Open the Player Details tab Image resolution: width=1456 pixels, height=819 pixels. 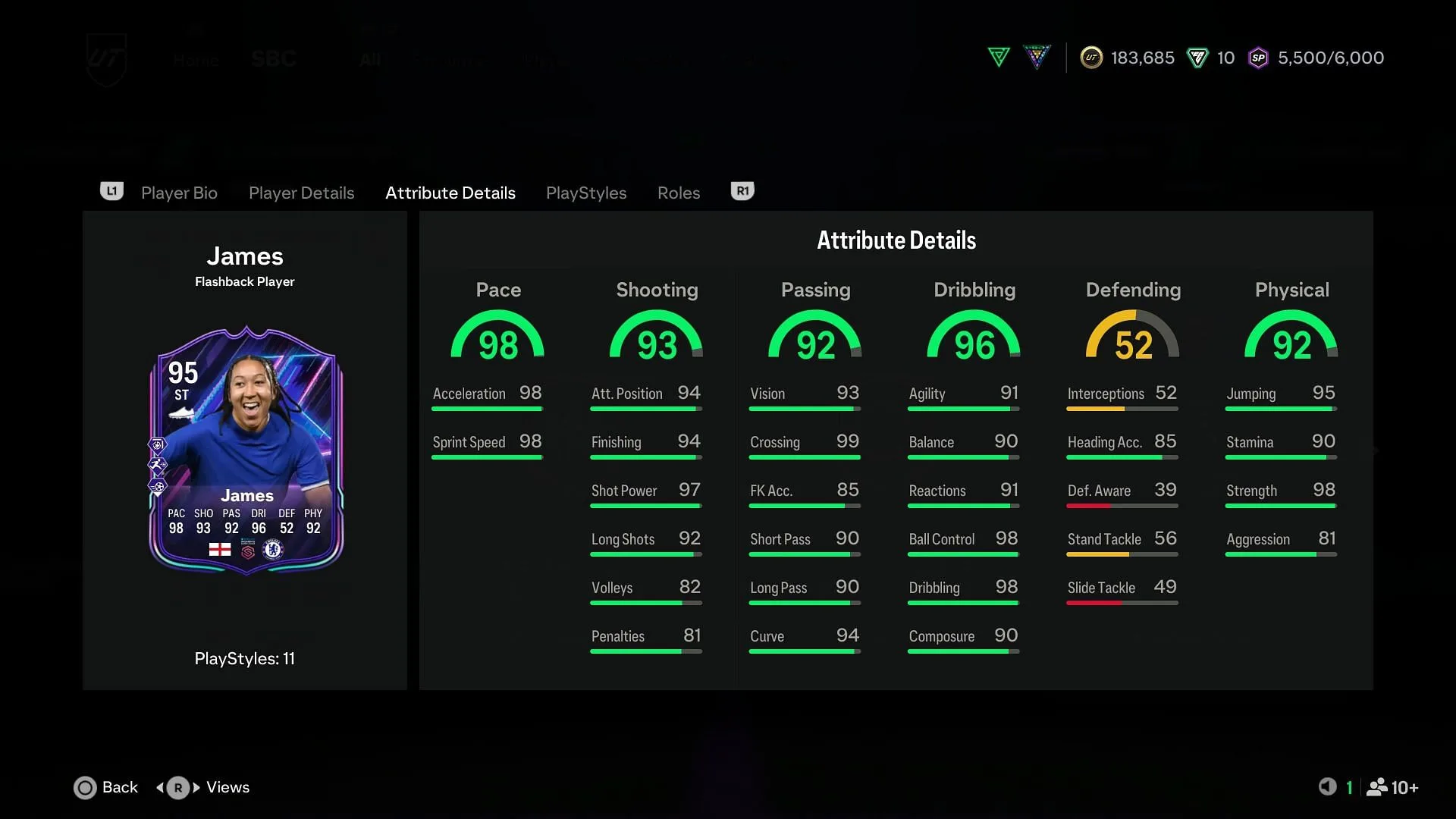click(x=301, y=193)
